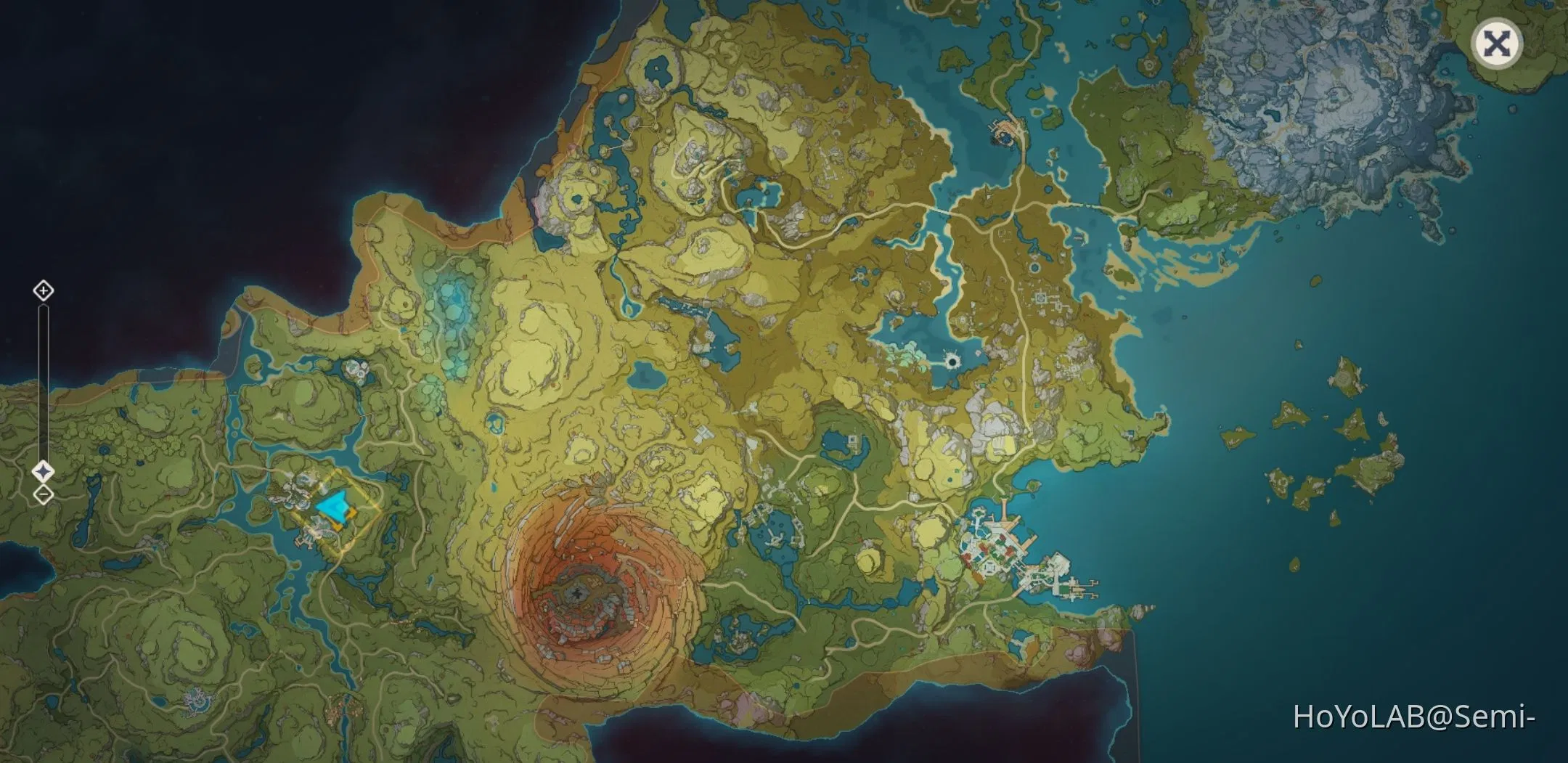Click the white cavern entrance icon in the bay

click(x=952, y=360)
